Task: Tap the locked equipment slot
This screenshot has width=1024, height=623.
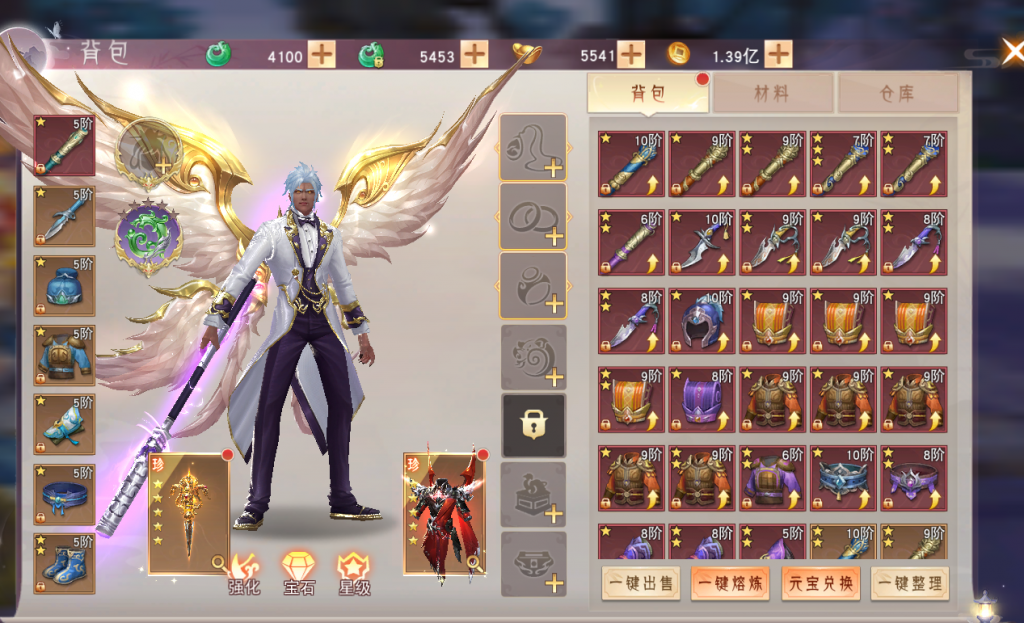Action: [533, 425]
